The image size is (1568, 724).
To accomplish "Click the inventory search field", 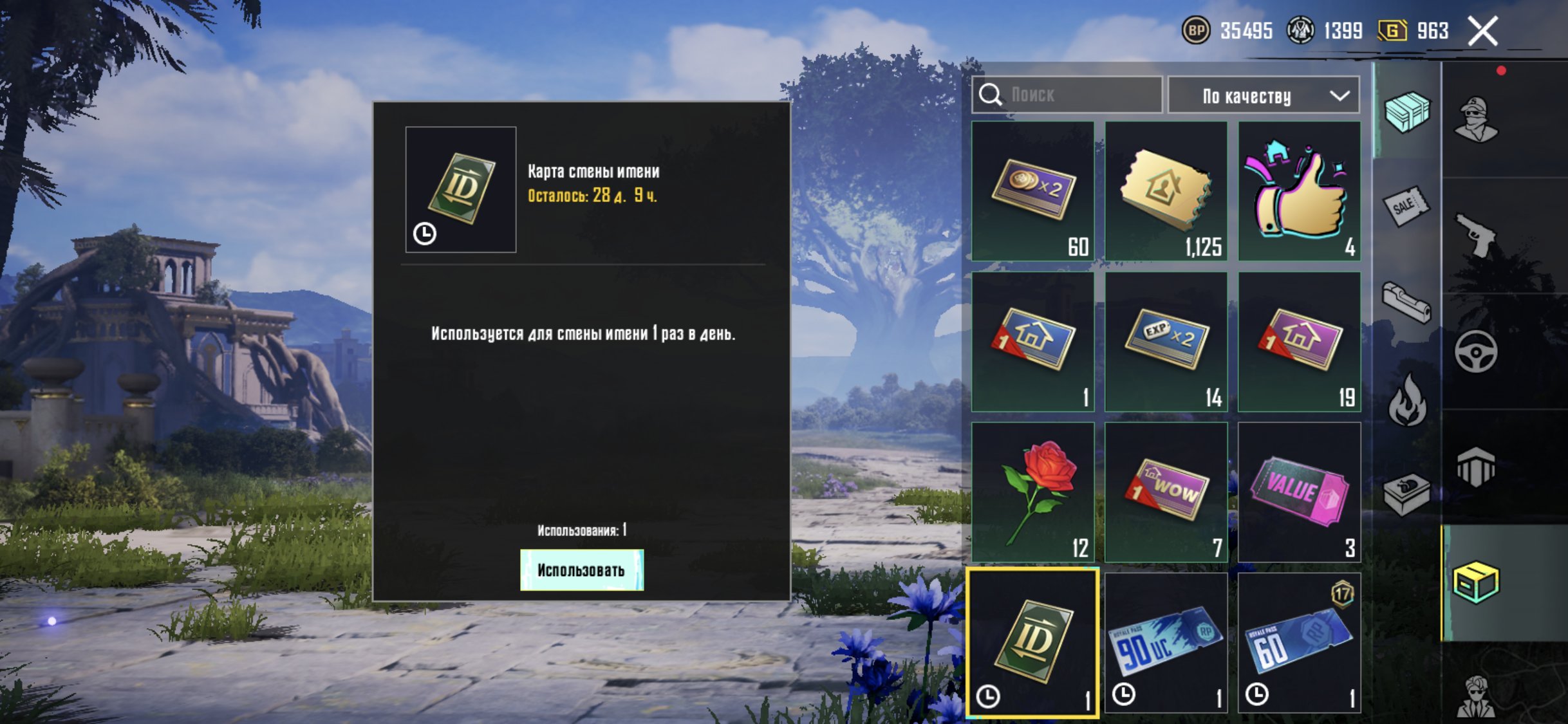I will tap(1067, 95).
